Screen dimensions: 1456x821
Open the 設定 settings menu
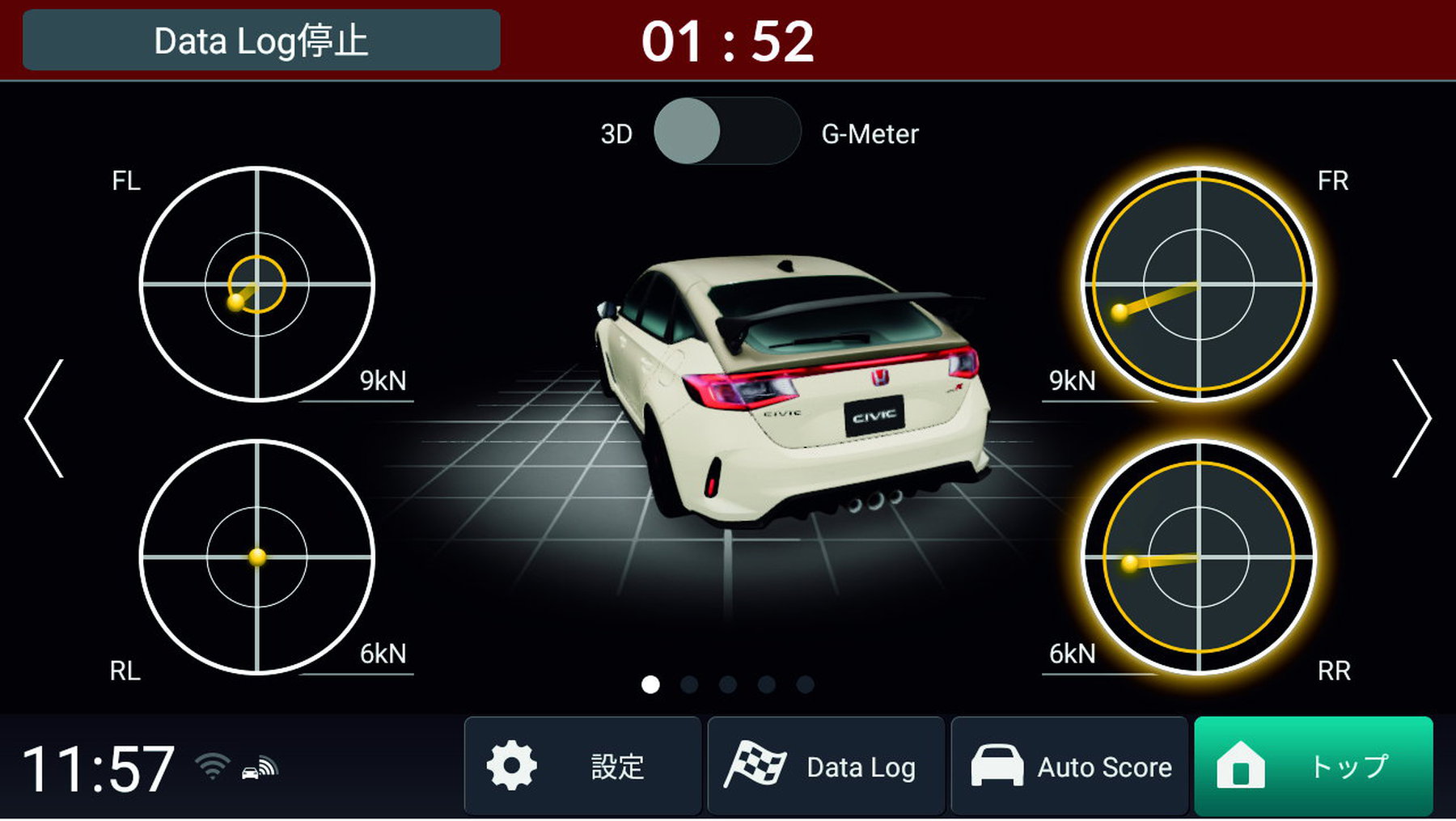[x=582, y=765]
